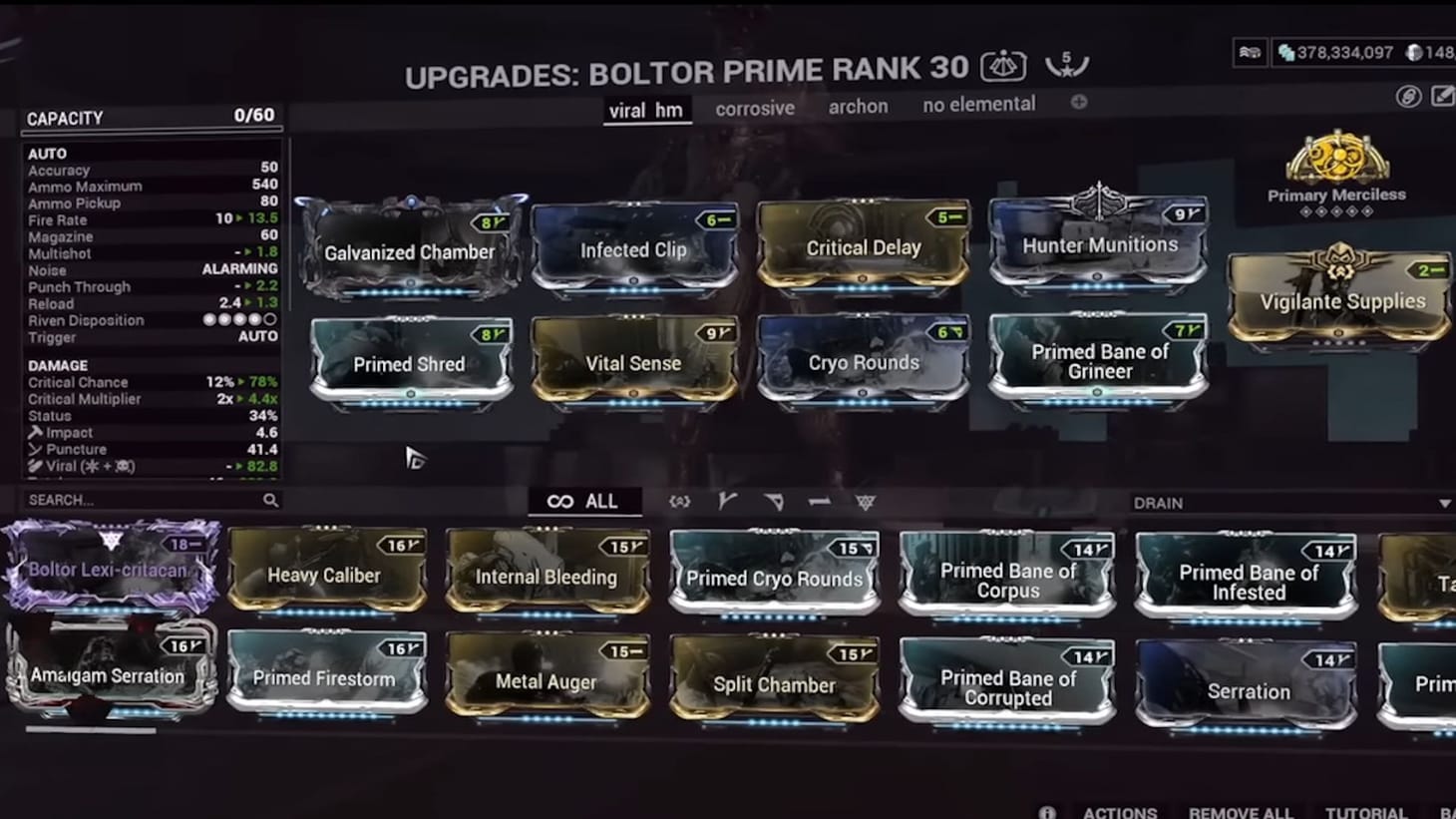Open the build link sharing chain icon
The height and width of the screenshot is (819, 1456).
1409,97
